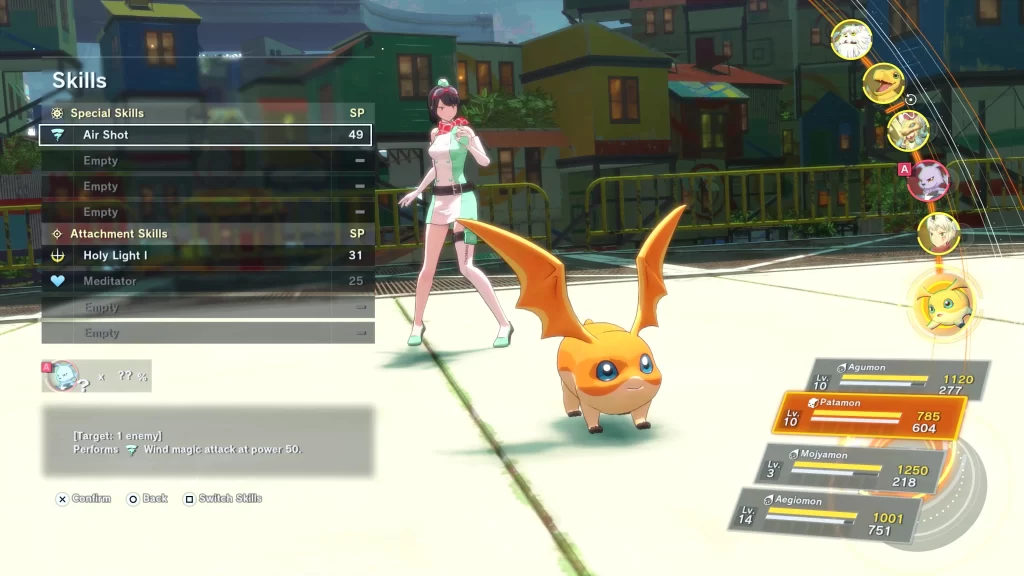The image size is (1024, 576).
Task: Choose the Holy Light I attachment skill
Action: [205, 256]
